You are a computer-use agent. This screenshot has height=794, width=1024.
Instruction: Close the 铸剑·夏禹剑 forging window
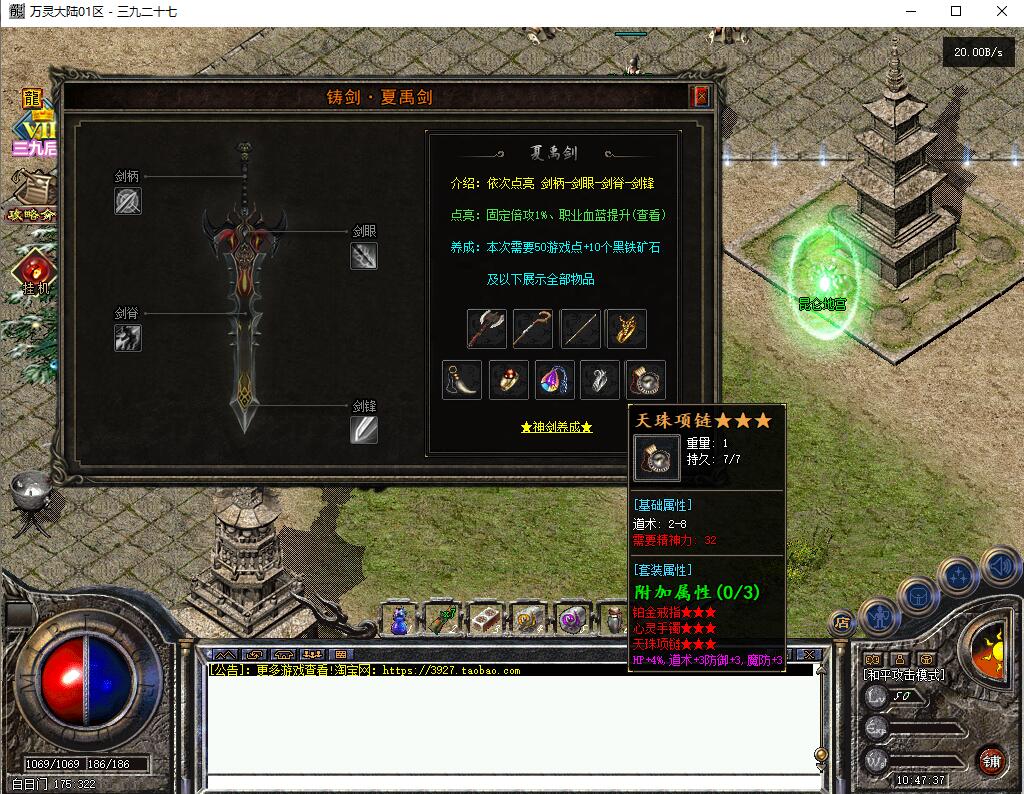(701, 96)
